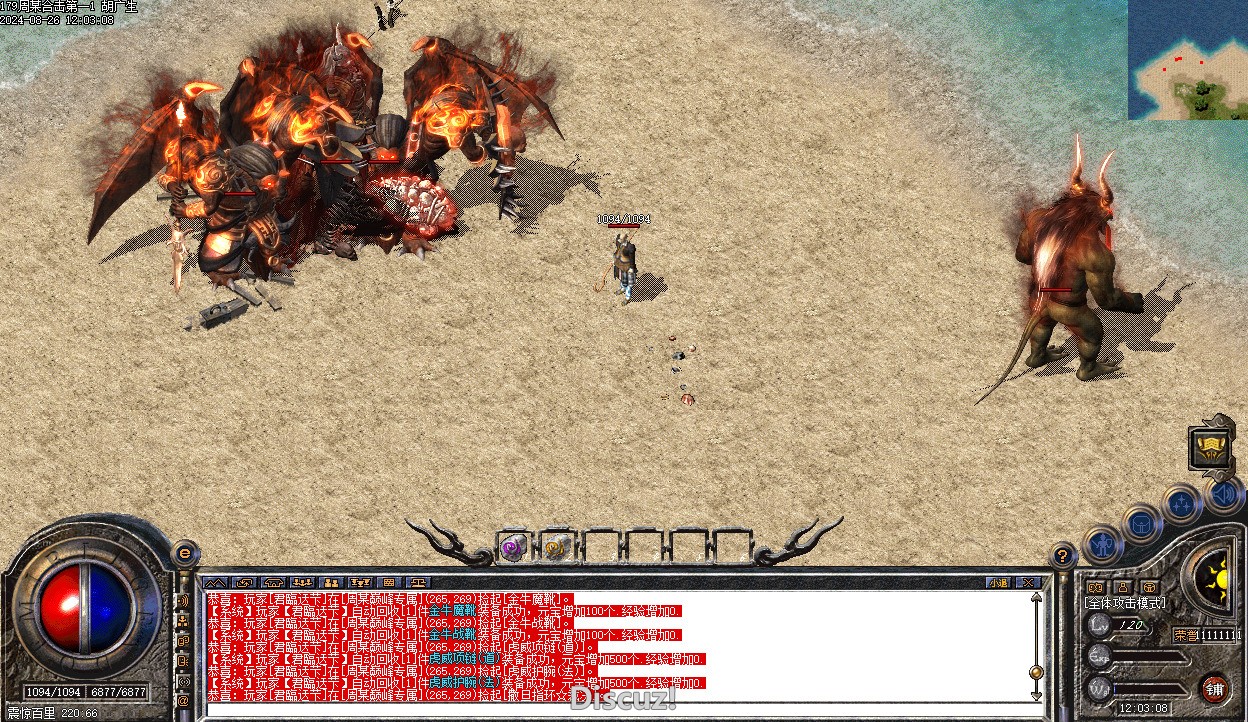Click the orange question mark help button
The width and height of the screenshot is (1248, 722).
point(1063,556)
